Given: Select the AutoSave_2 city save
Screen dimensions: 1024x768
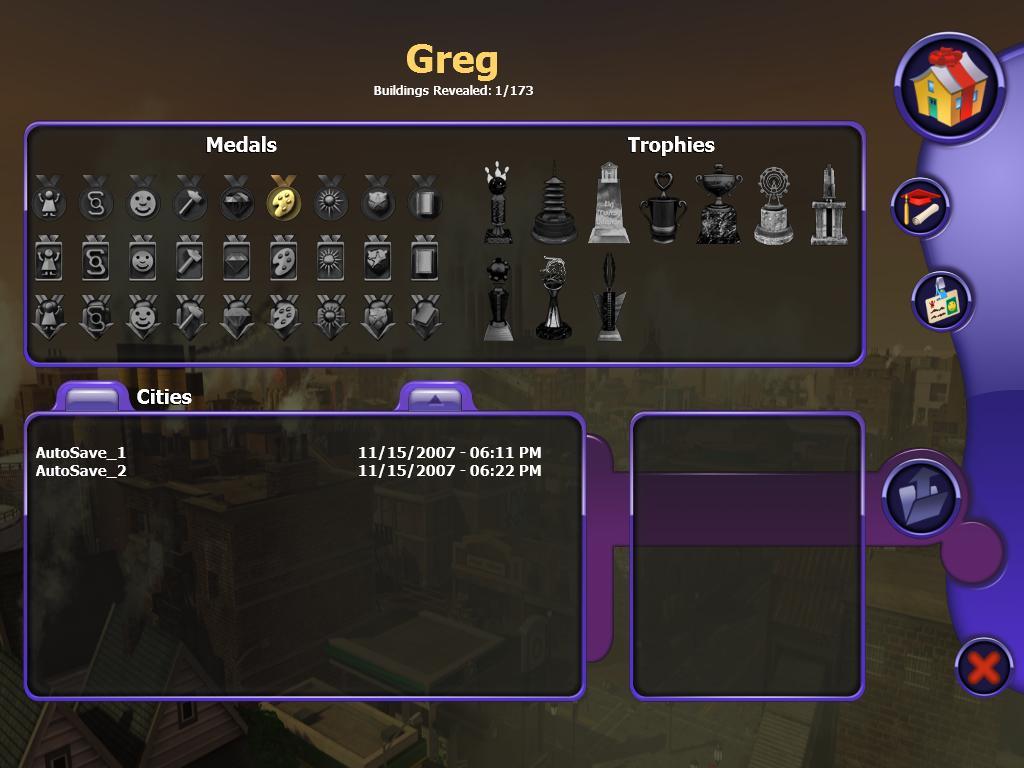Looking at the screenshot, I should (81, 470).
